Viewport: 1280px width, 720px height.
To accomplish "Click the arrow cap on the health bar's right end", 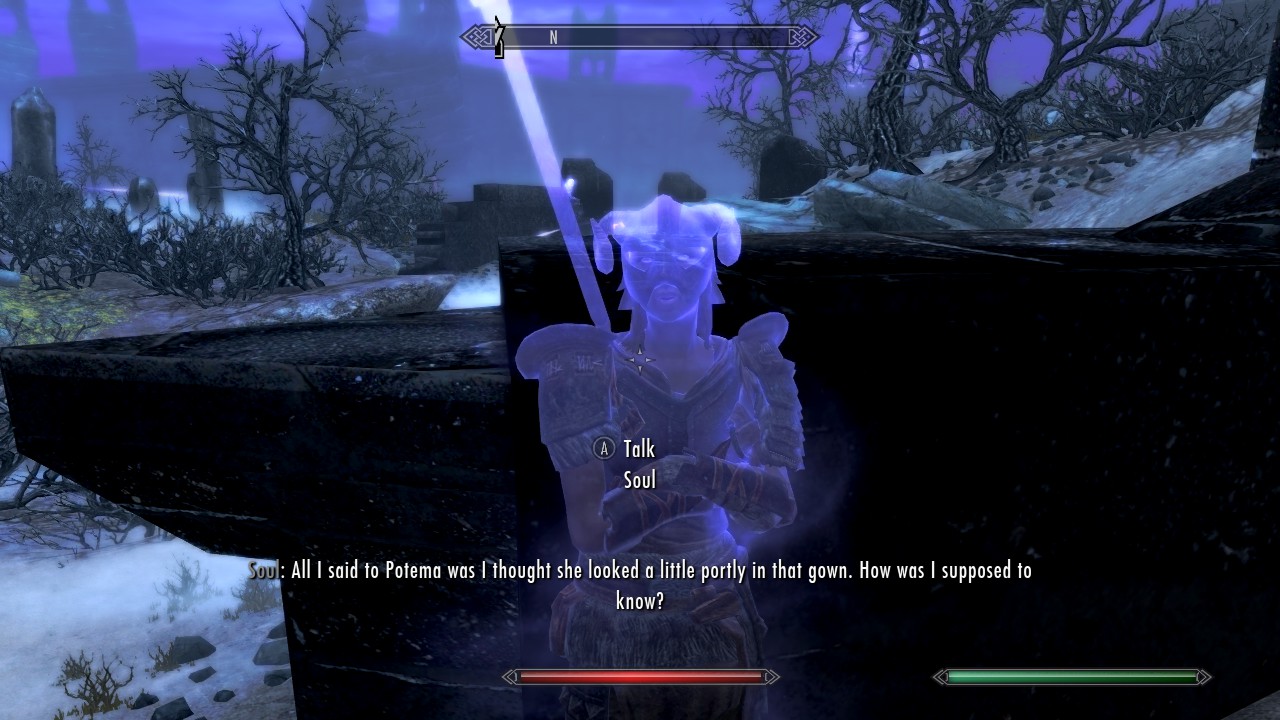I will coord(773,677).
